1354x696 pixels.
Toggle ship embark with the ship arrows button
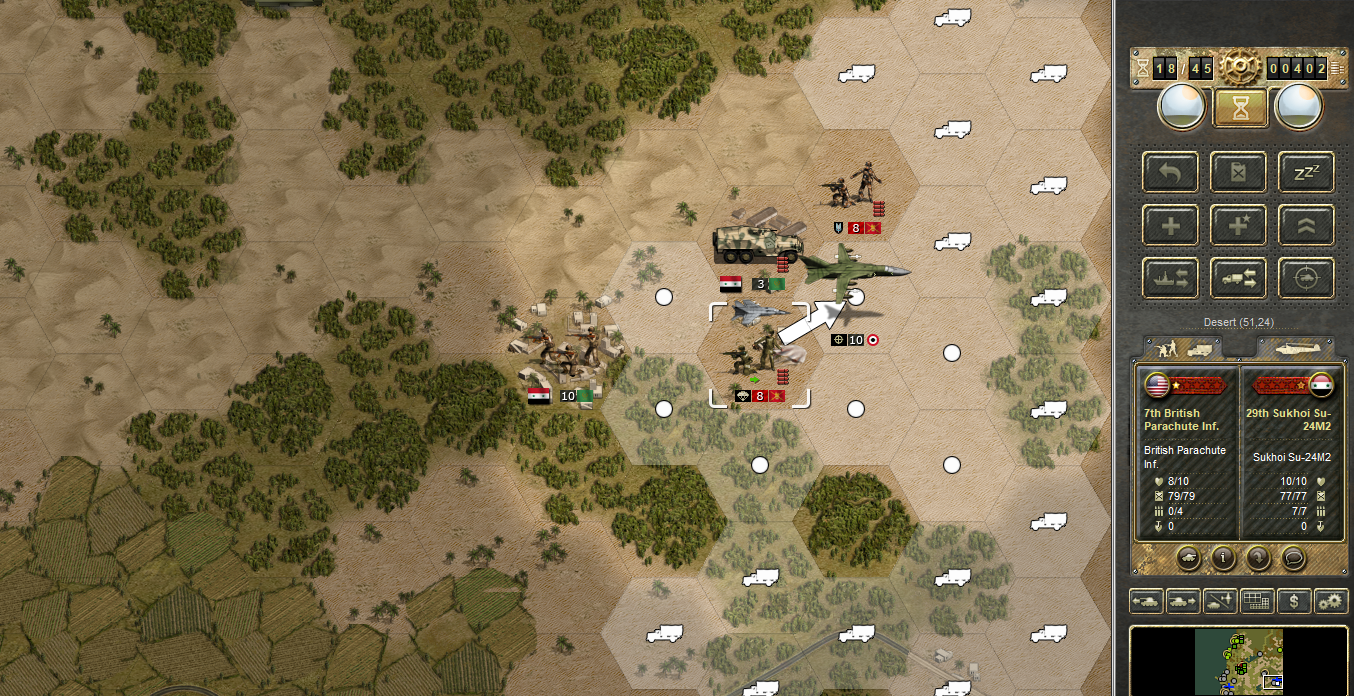click(1169, 277)
